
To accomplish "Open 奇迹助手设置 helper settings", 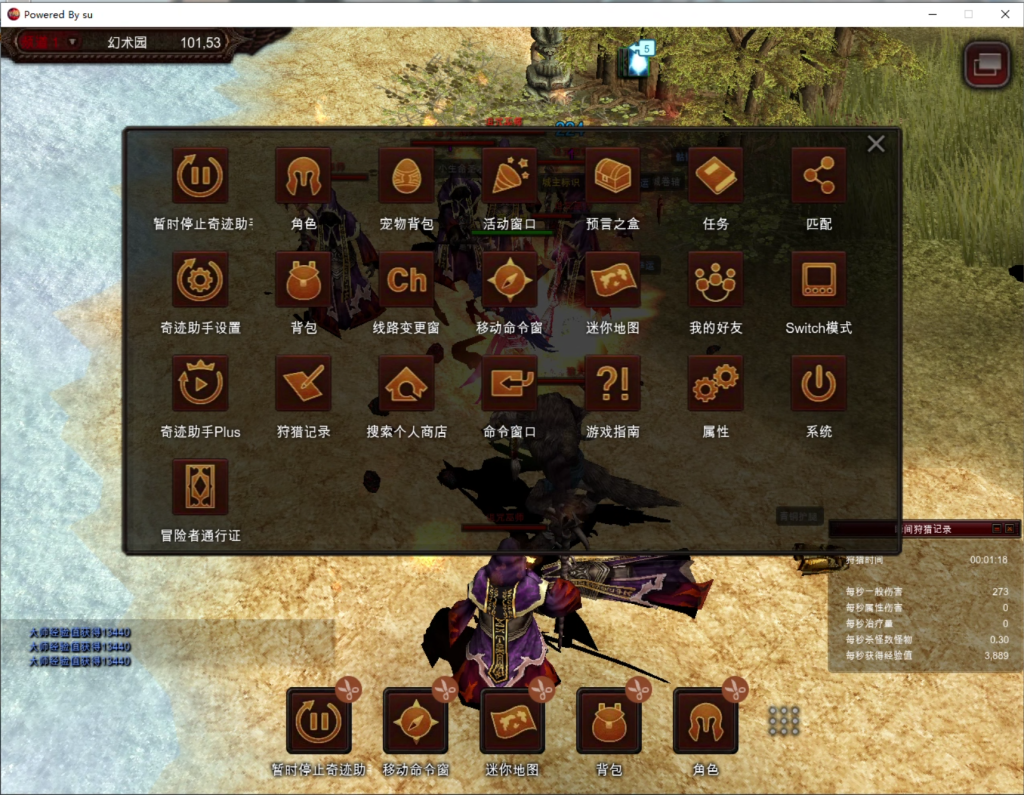I will click(x=200, y=280).
